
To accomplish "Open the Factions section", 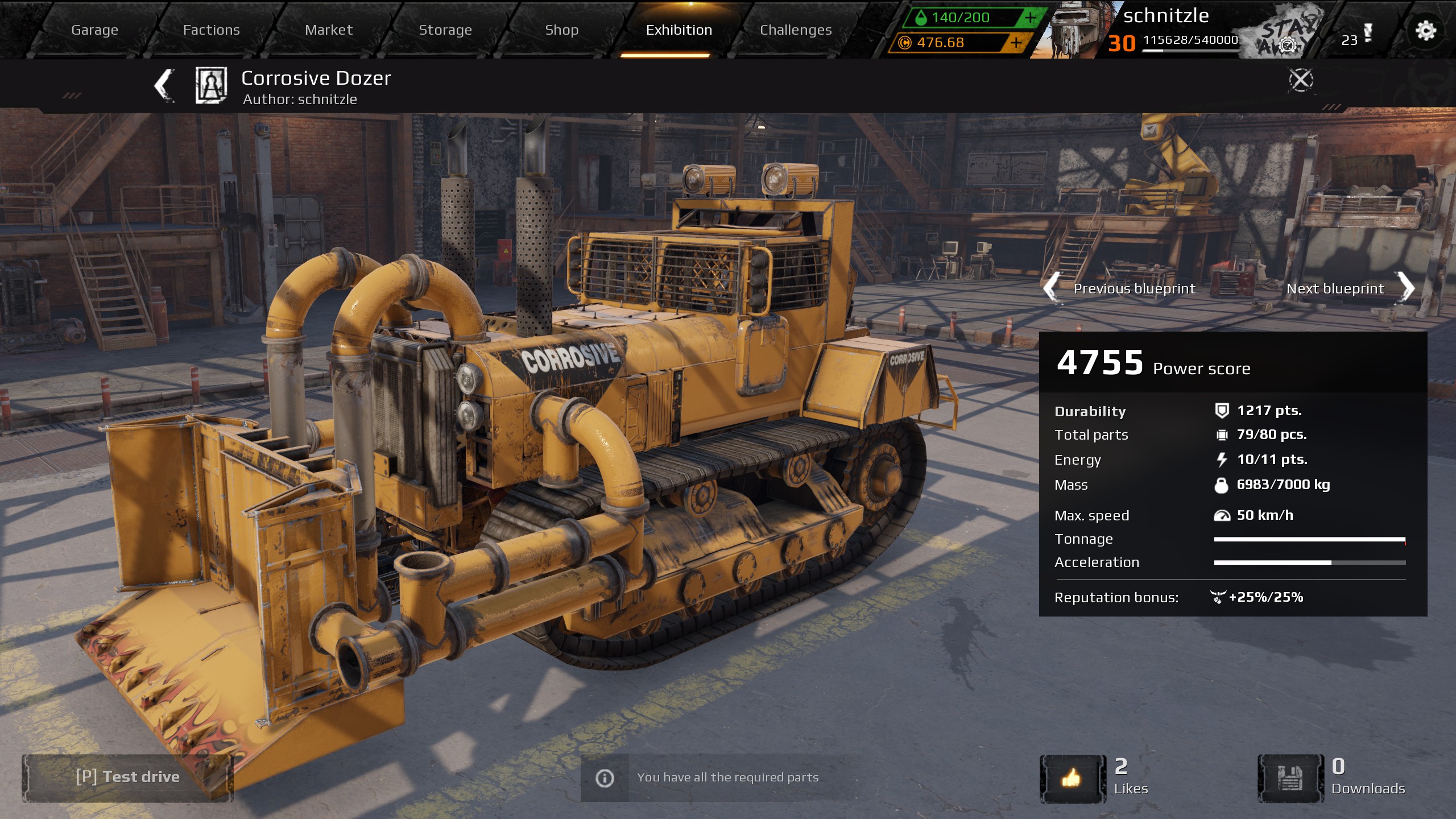I will (211, 30).
